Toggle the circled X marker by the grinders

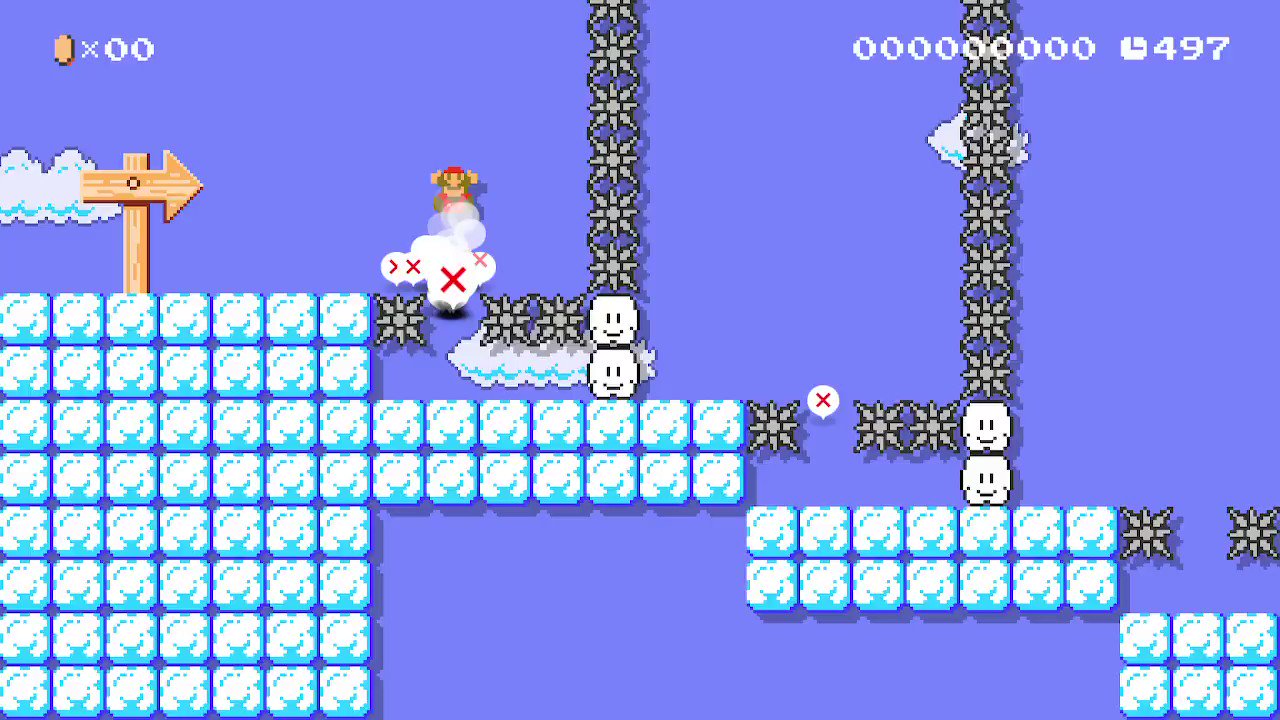coord(823,400)
